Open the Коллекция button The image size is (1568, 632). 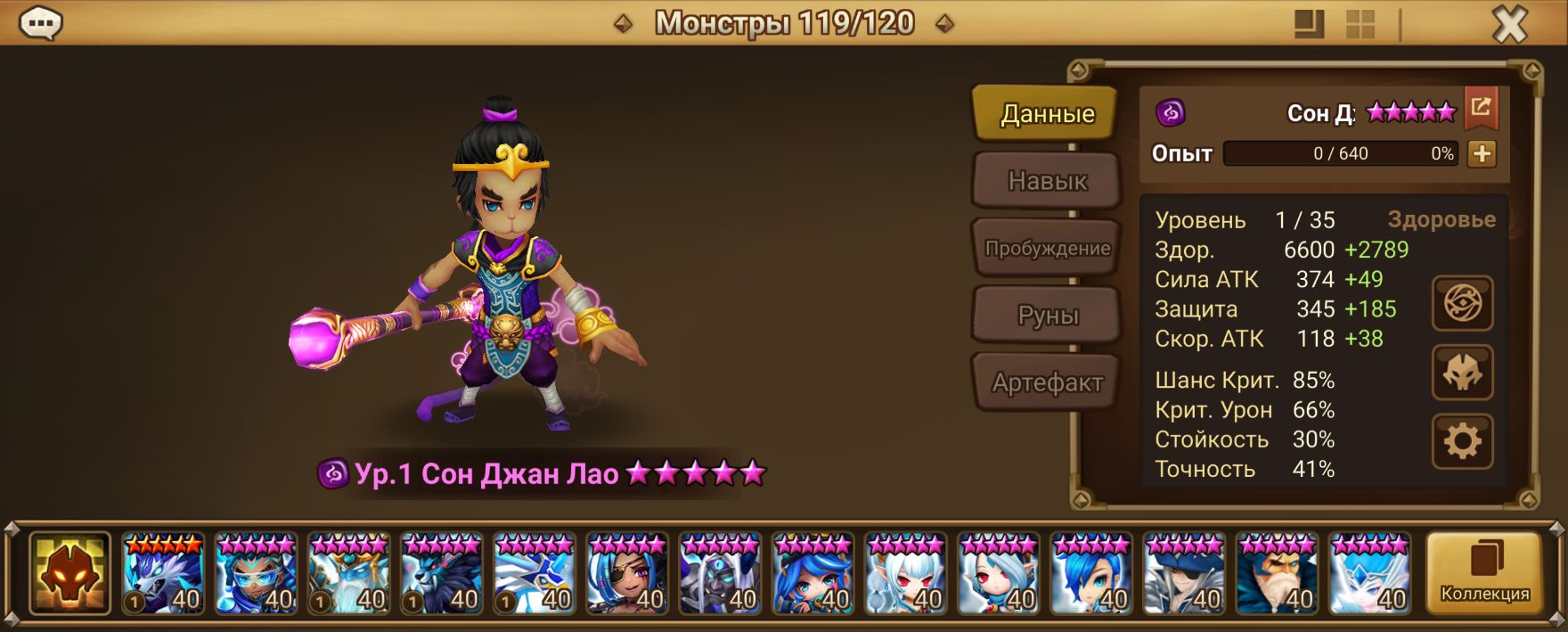(x=1484, y=573)
